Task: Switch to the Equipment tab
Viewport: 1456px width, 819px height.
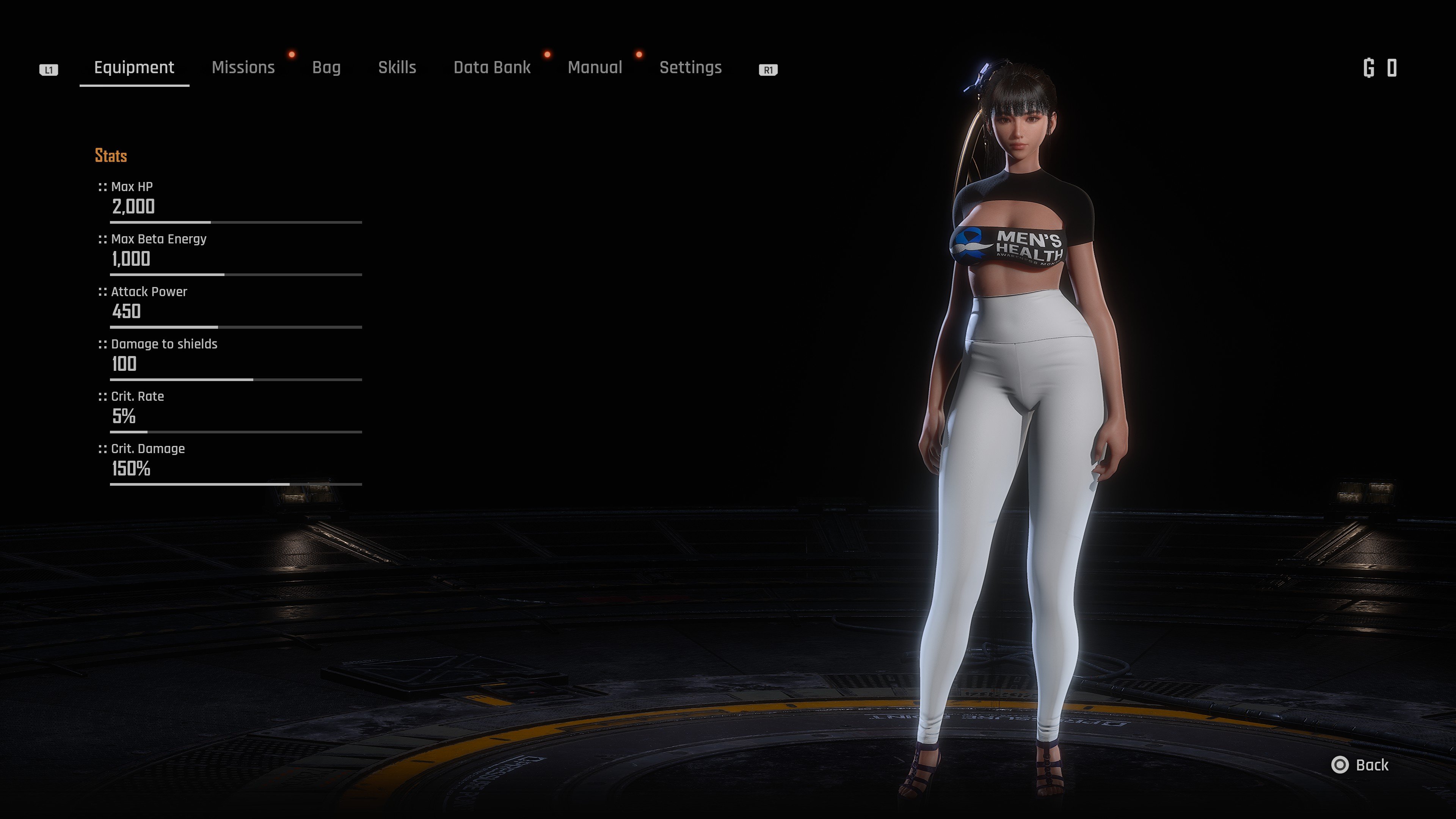Action: pos(134,68)
